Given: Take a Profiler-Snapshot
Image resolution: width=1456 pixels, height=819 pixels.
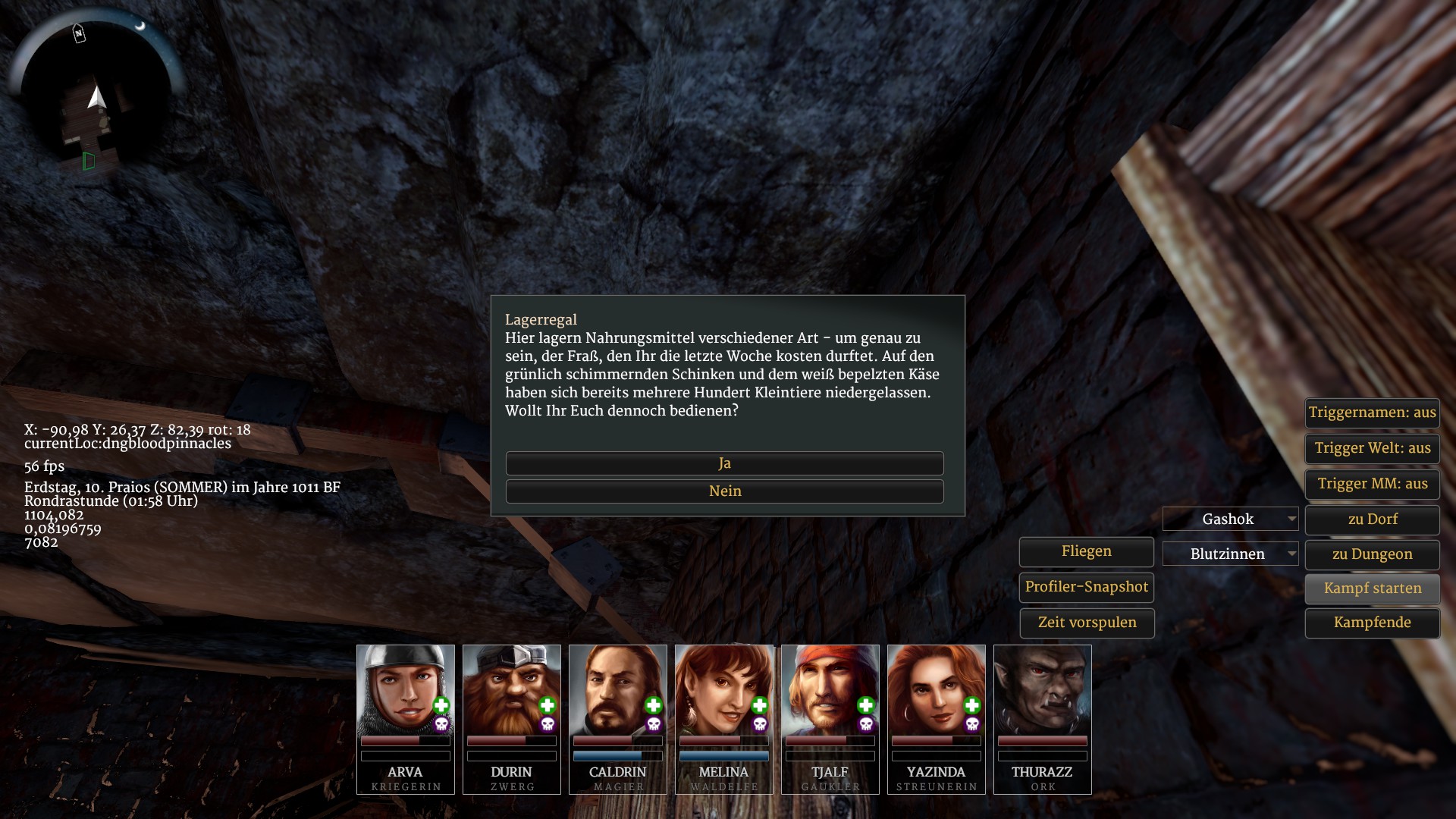Looking at the screenshot, I should pyautogui.click(x=1086, y=587).
